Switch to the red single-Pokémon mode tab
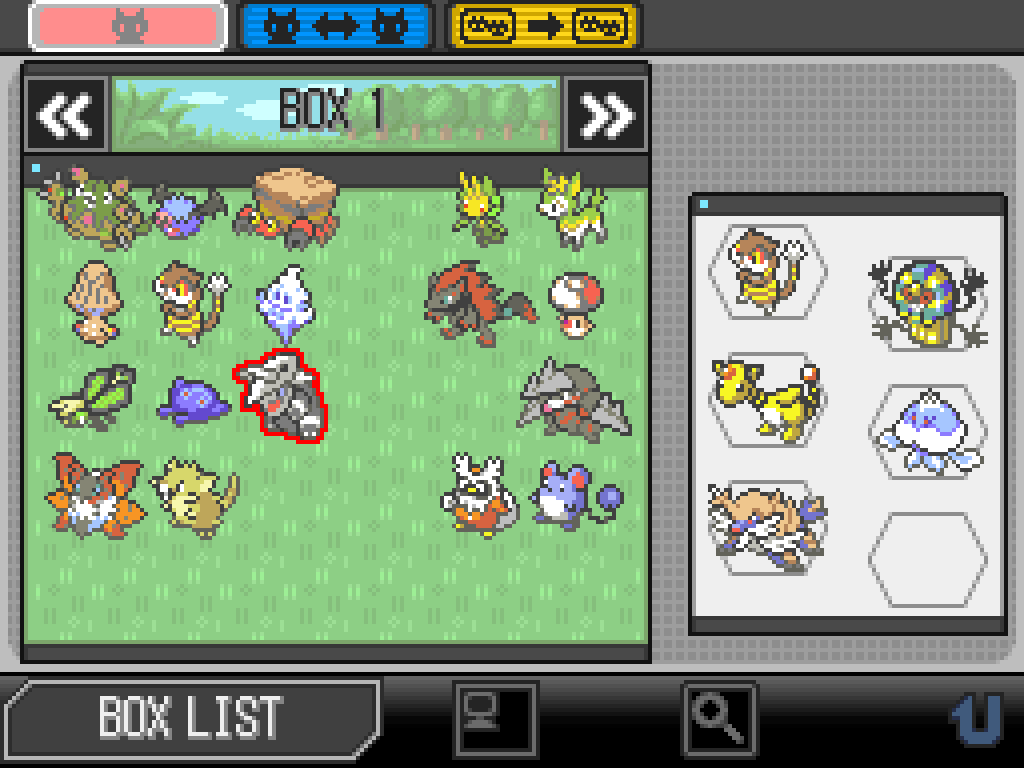Viewport: 1024px width, 768px height. (x=128, y=26)
